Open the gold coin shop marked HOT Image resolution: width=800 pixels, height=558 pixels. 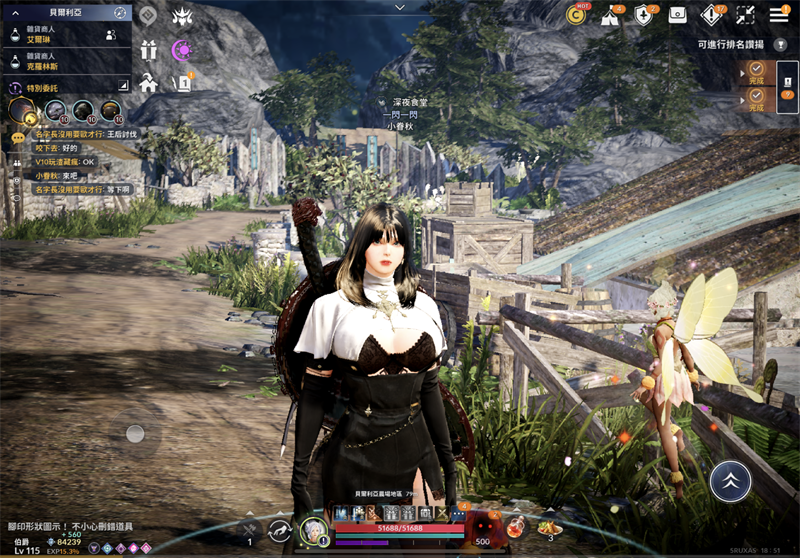coord(576,14)
